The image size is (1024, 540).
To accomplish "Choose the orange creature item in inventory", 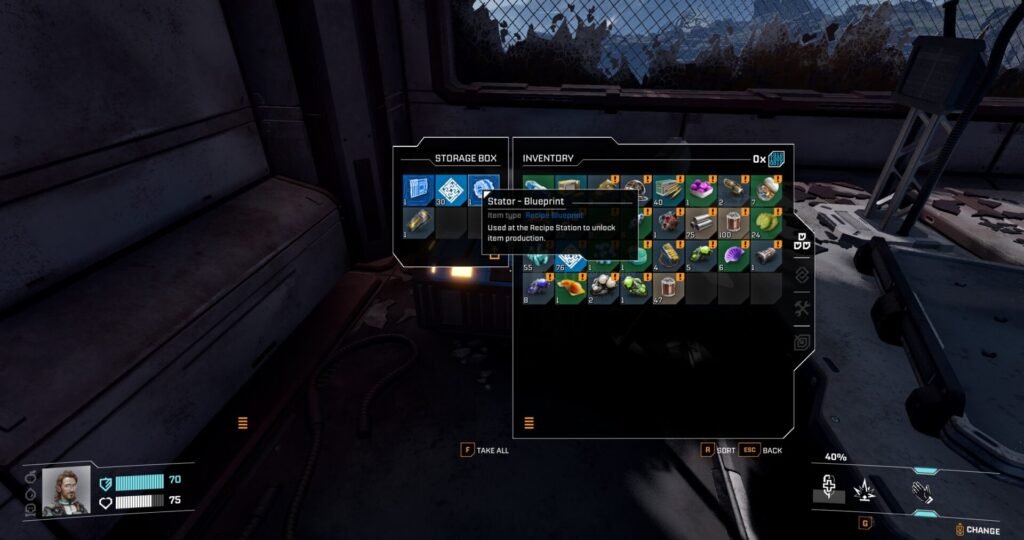I will tap(570, 288).
